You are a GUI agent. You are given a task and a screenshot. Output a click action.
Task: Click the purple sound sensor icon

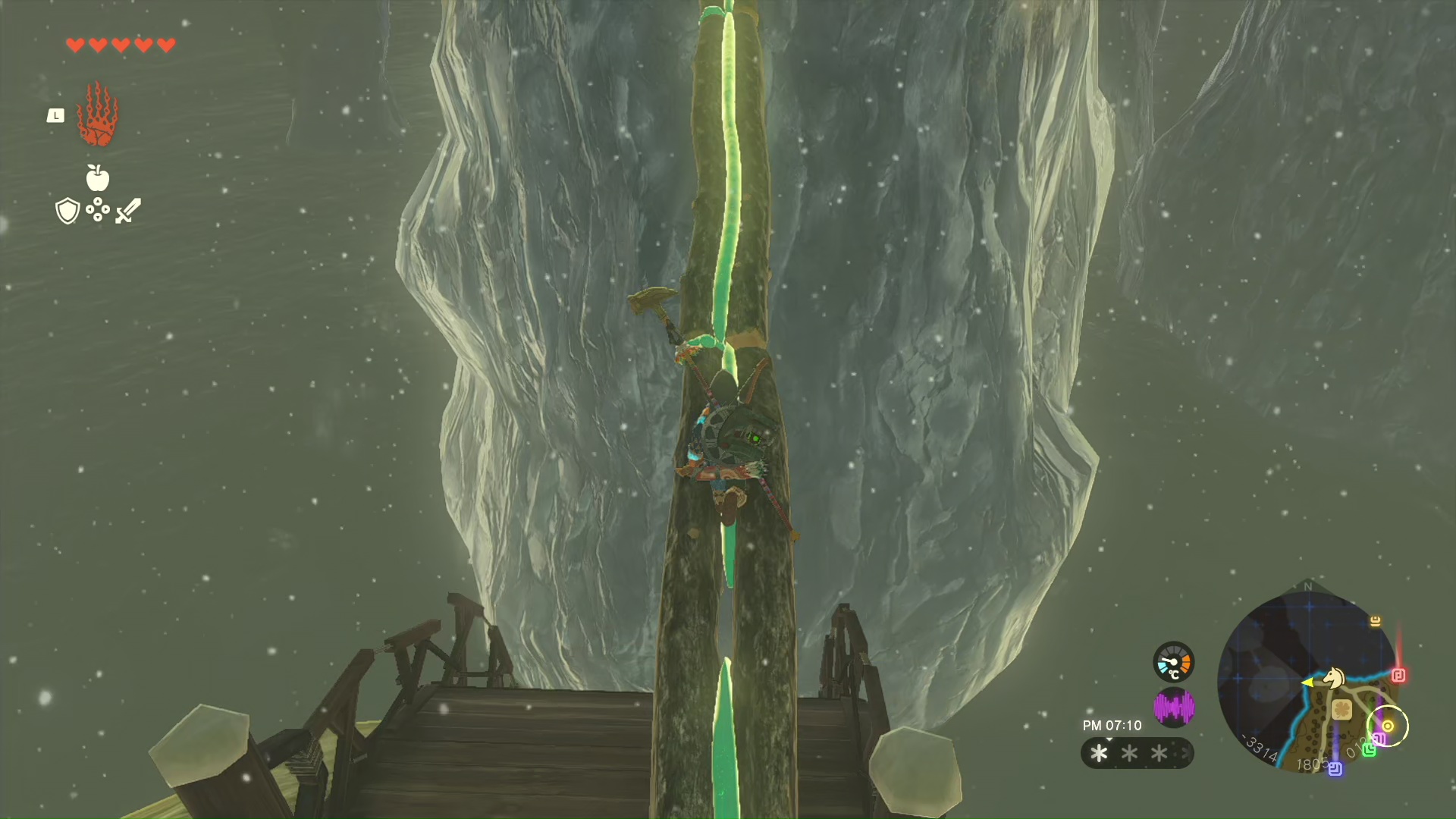pos(1173,708)
